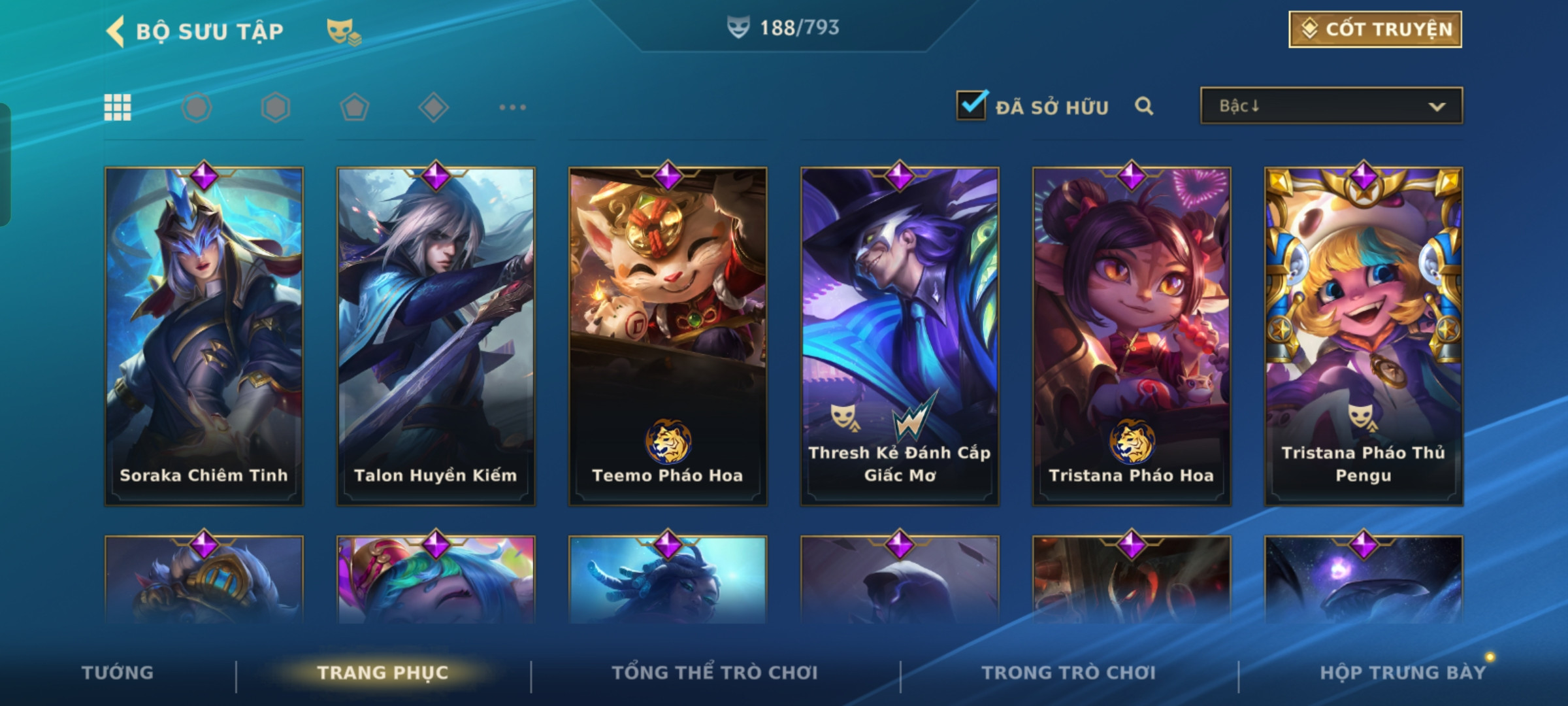This screenshot has width=1568, height=706.
Task: Select the Soraka Chiêm Tinh skin card
Action: (x=204, y=336)
